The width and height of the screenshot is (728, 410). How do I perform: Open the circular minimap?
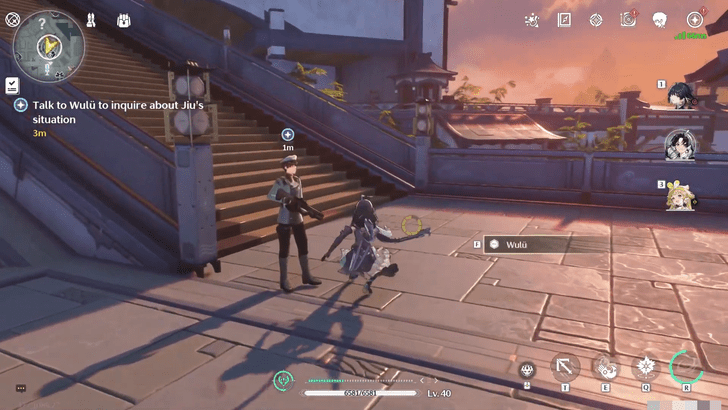[x=48, y=45]
